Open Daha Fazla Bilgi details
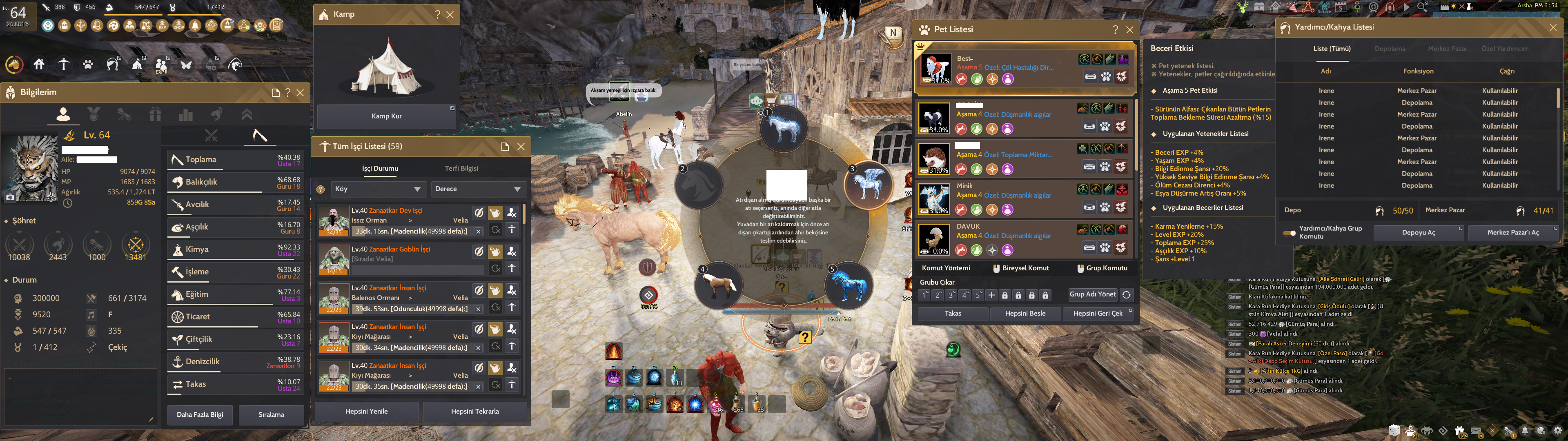This screenshot has height=441, width=1568. point(200,414)
